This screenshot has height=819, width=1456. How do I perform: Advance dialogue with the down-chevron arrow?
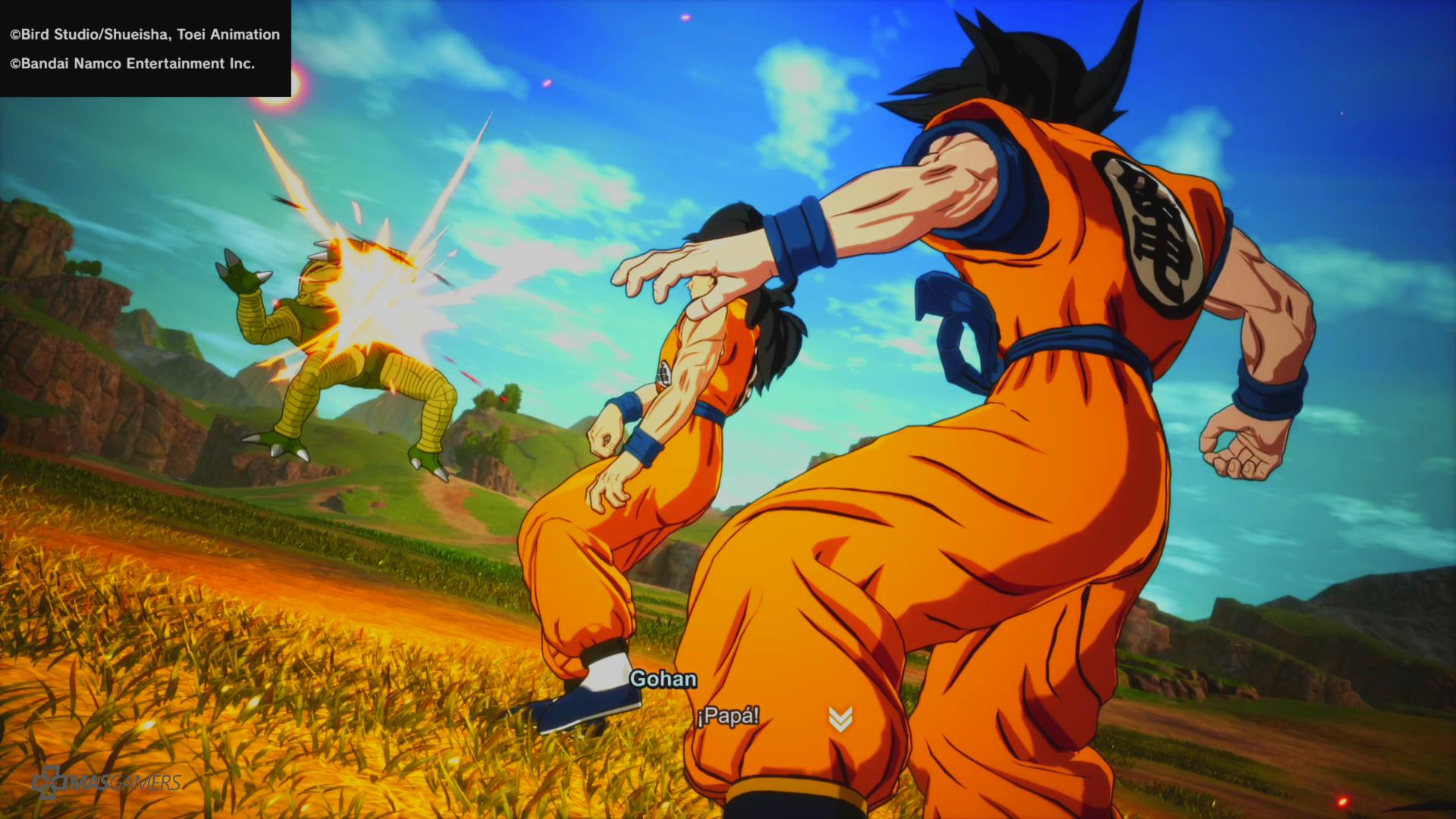840,718
